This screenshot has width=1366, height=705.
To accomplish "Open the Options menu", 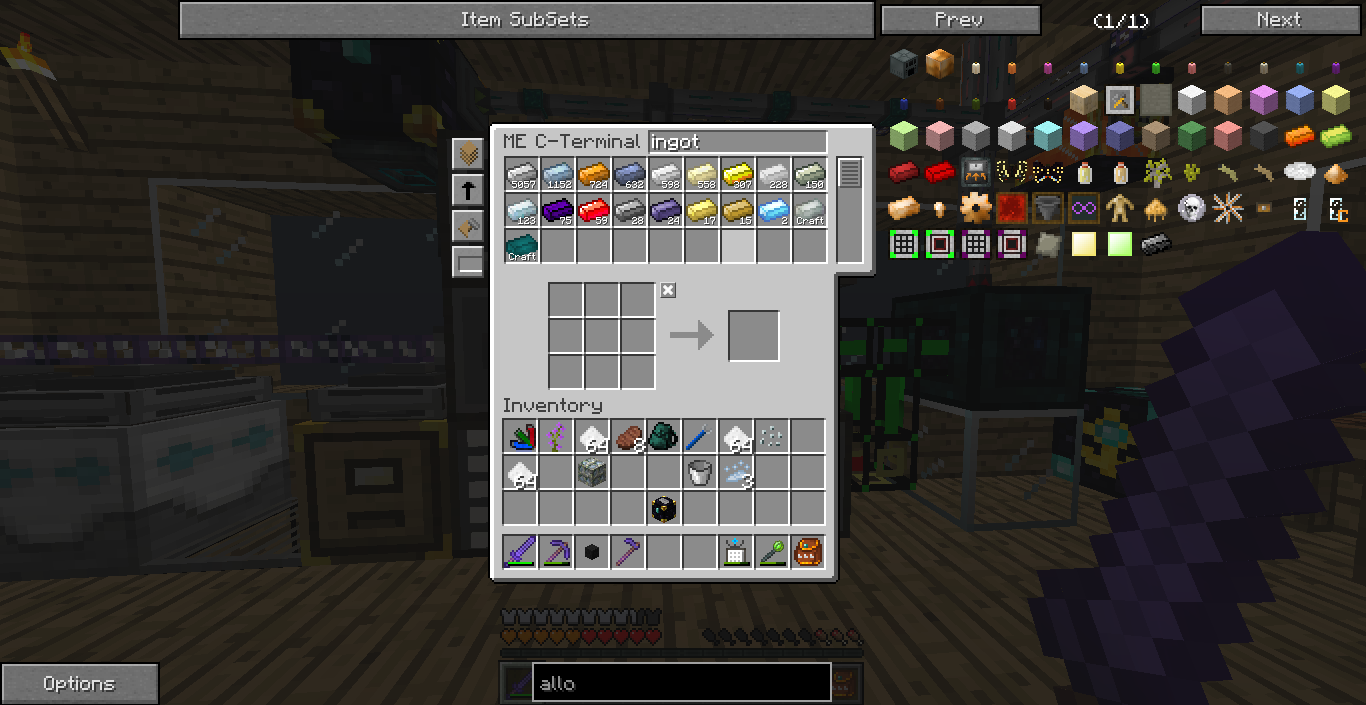I will coord(79,684).
